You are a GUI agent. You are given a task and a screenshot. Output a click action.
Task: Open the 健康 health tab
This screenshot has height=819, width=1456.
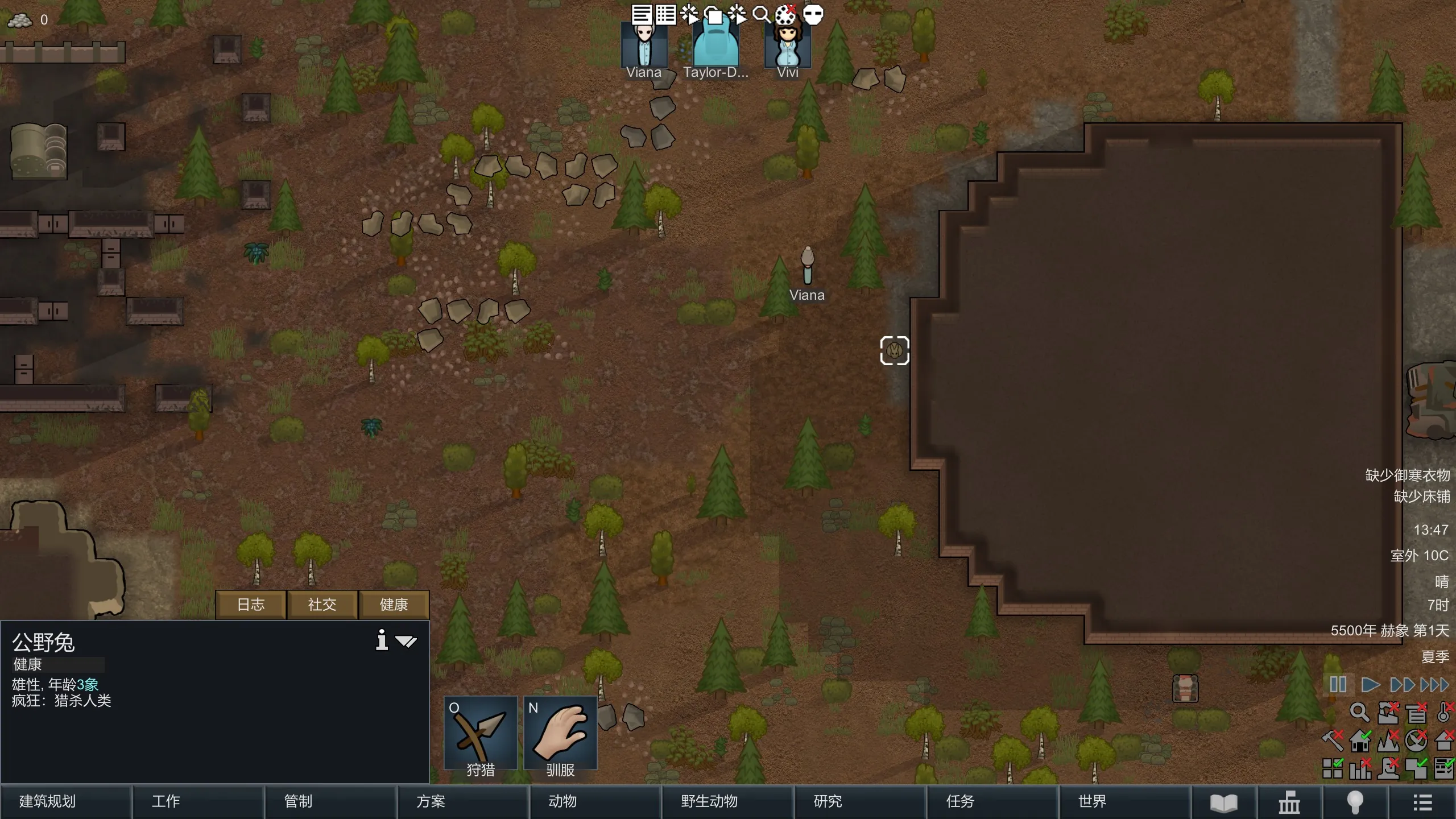394,605
